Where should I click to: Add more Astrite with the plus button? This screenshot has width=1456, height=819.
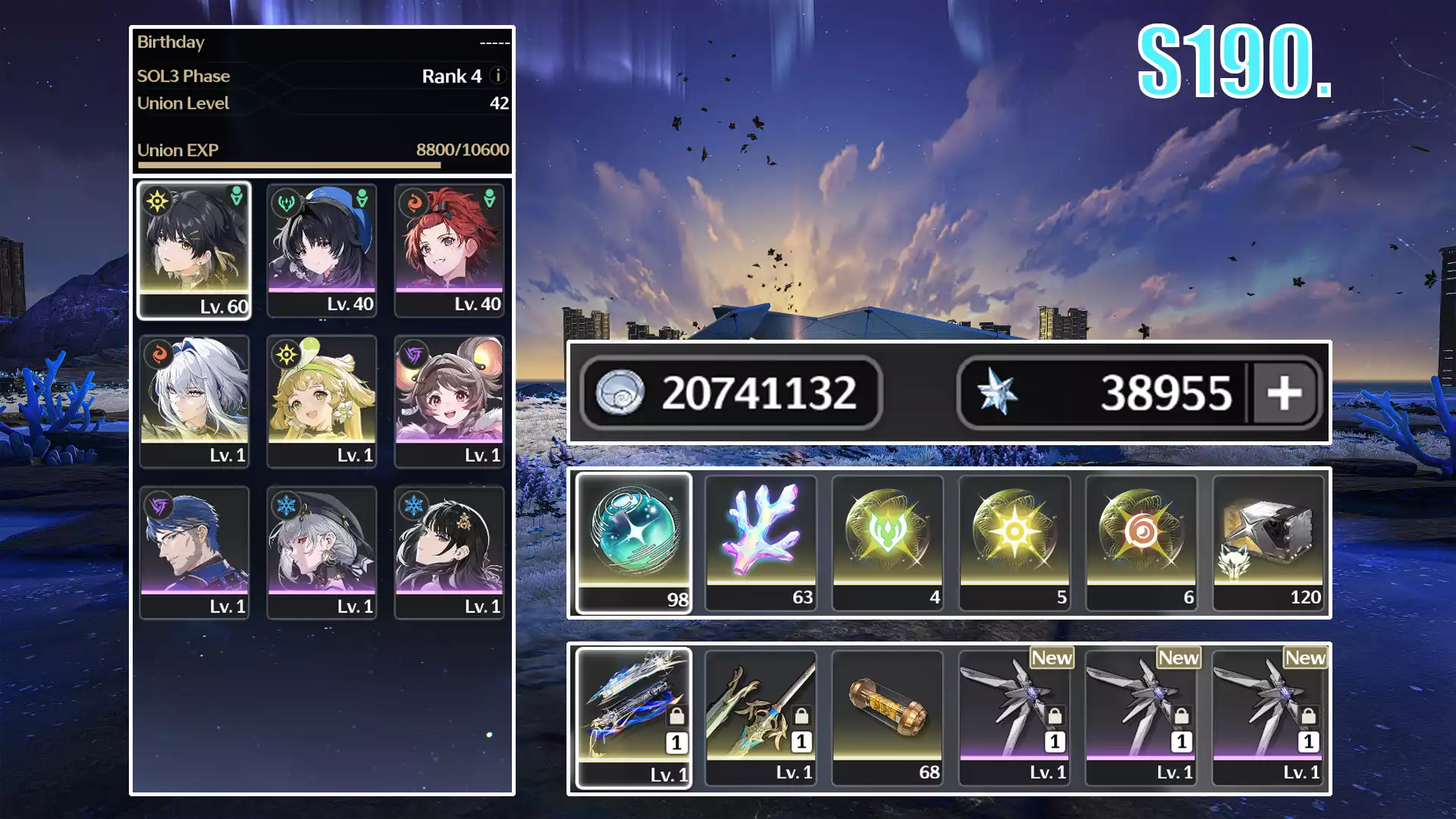tap(1284, 393)
